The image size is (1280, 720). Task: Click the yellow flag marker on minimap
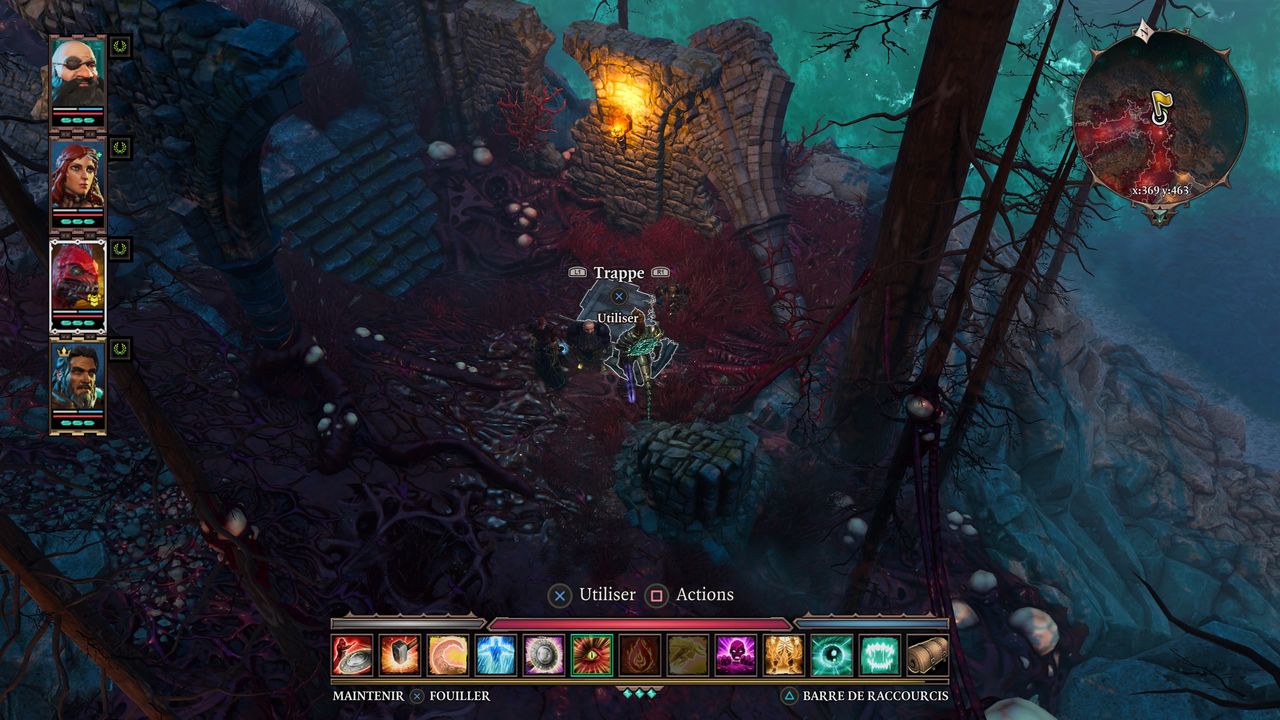point(1160,104)
